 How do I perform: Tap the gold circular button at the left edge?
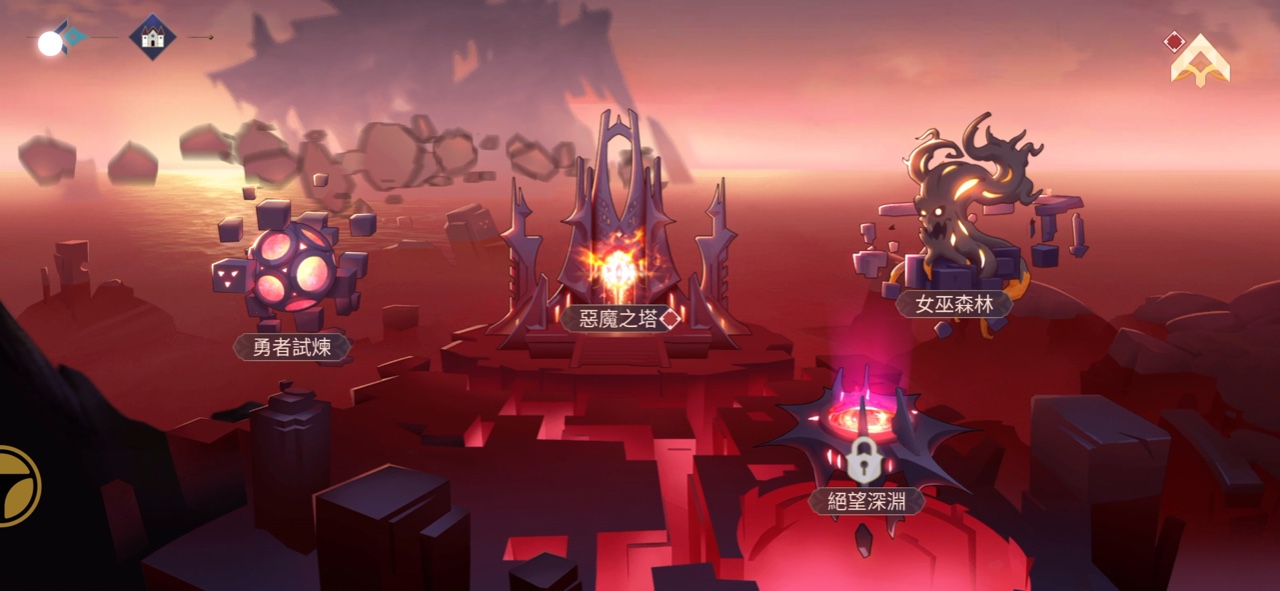coord(17,486)
